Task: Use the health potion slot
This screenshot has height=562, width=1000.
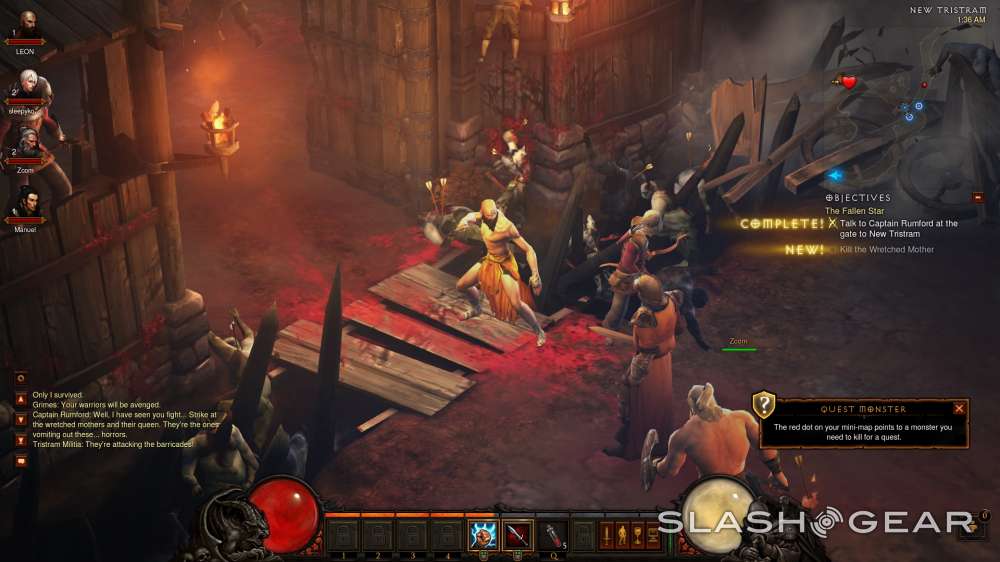Action: coord(552,536)
